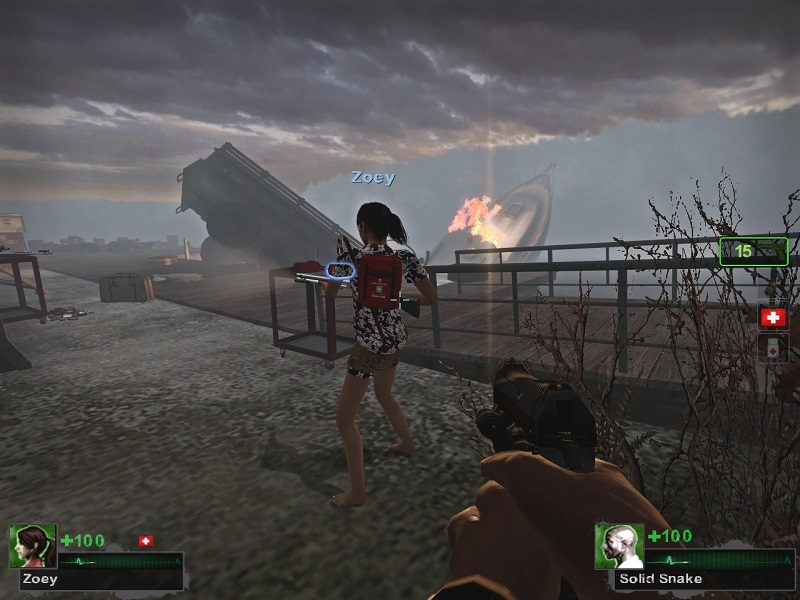The height and width of the screenshot is (600, 800).
Task: Select the highlighted pistol weapon slot
Action: [x=753, y=251]
